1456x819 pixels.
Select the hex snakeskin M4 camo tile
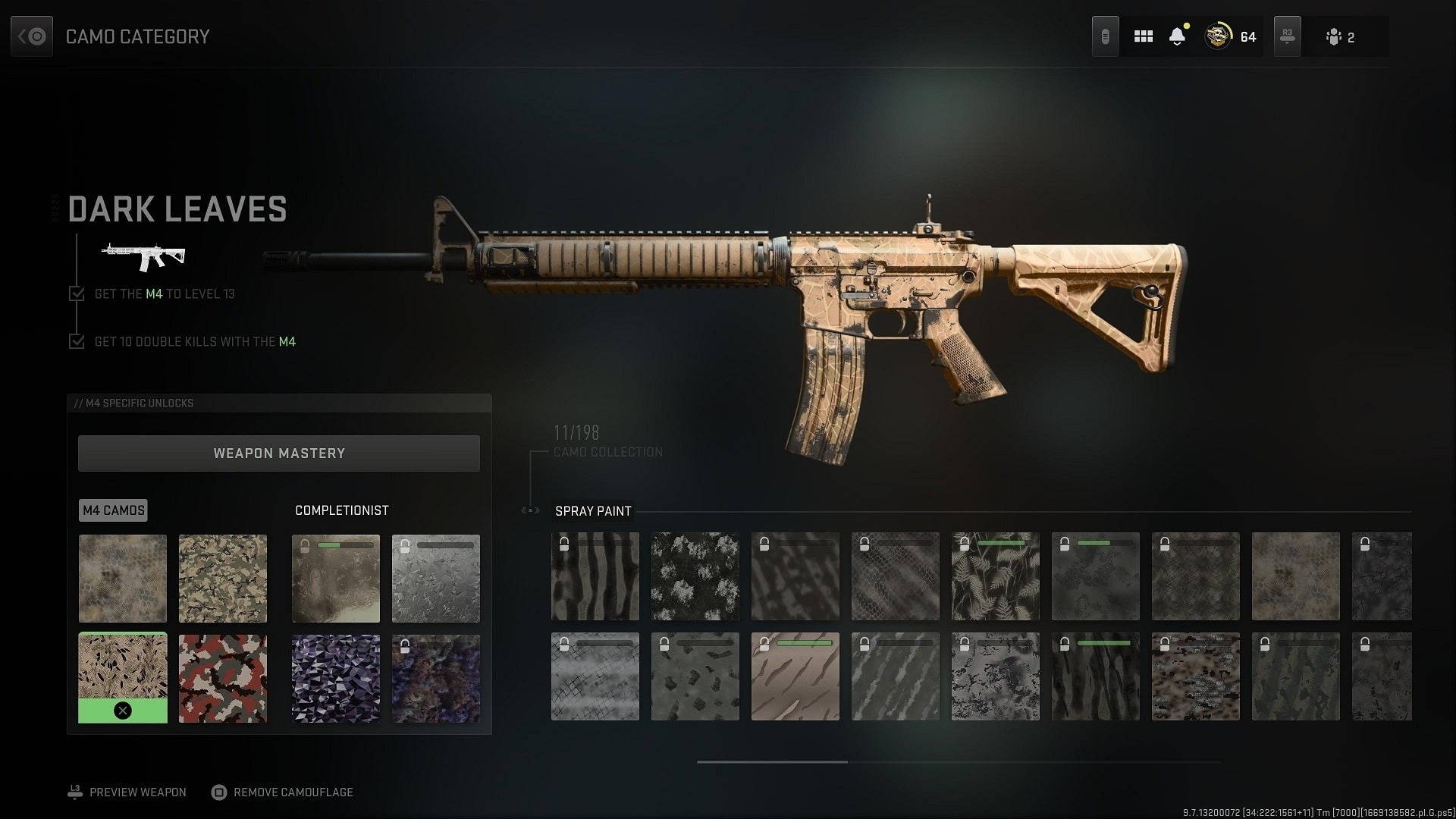(x=123, y=578)
